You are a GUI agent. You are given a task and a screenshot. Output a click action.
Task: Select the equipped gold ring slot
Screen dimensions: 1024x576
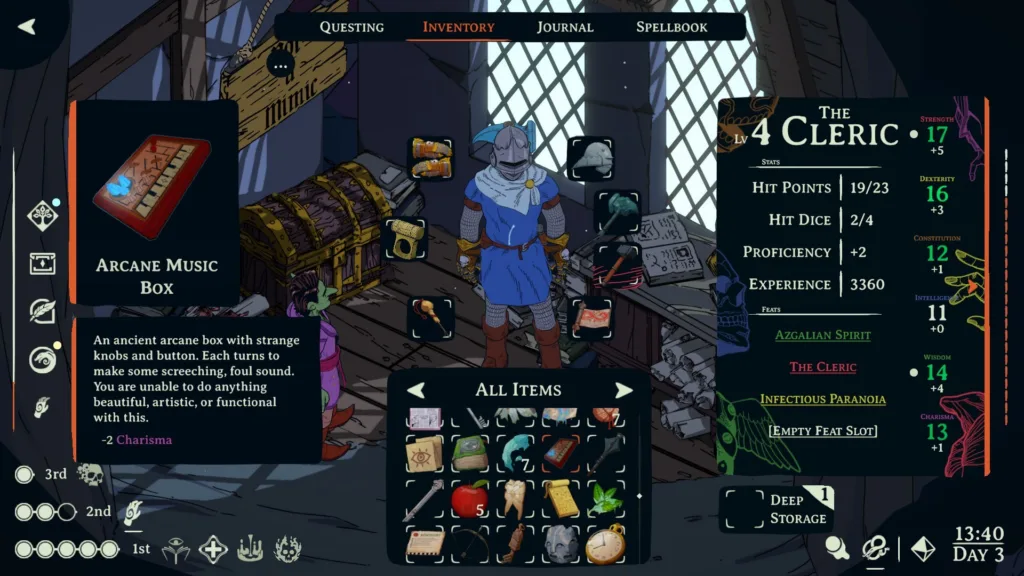(406, 239)
